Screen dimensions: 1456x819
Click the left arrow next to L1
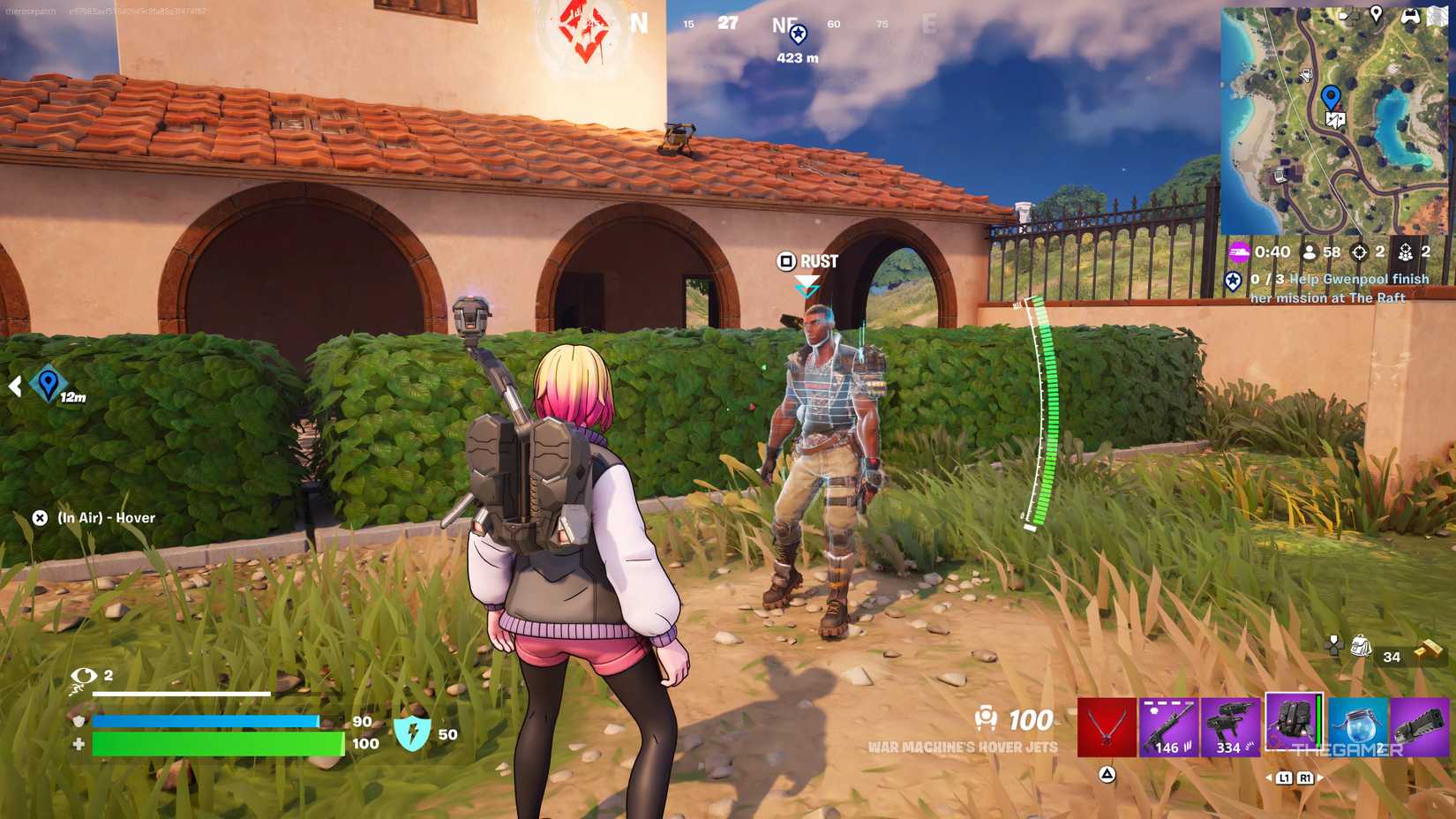pos(1269,778)
